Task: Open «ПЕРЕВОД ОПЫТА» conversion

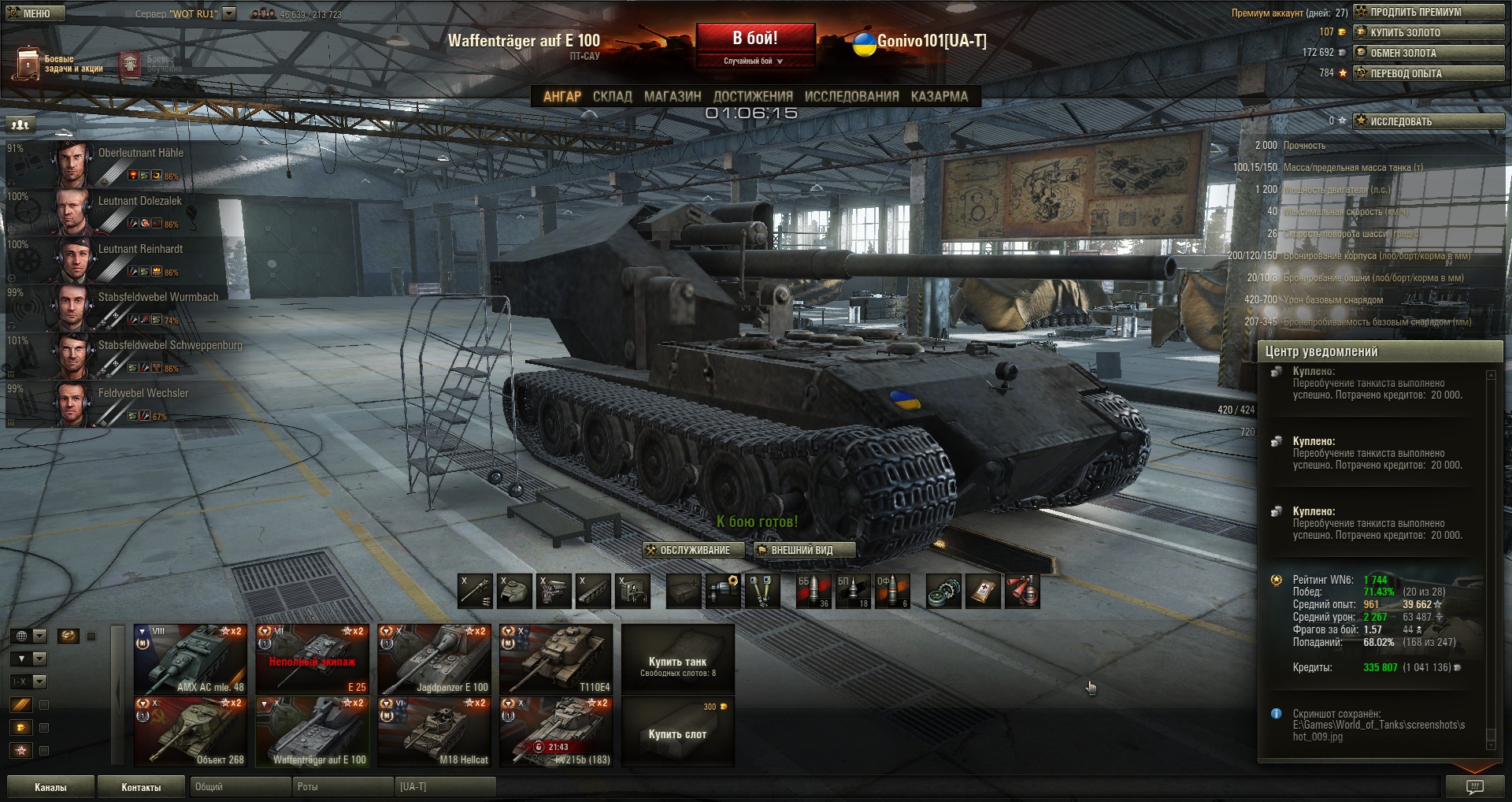Action: pyautogui.click(x=1429, y=73)
